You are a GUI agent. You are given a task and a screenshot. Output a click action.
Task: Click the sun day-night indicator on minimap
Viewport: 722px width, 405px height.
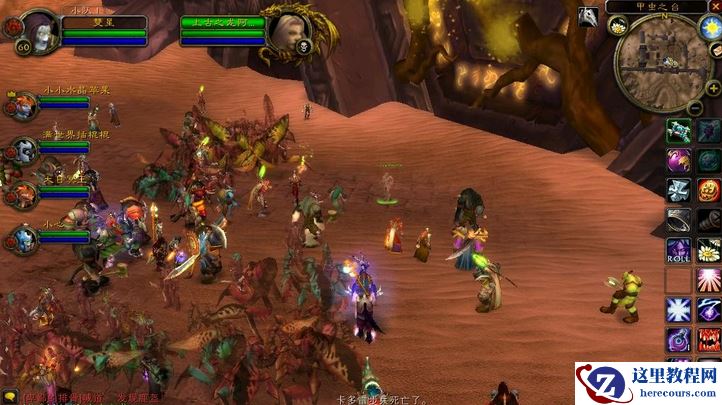pyautogui.click(x=712, y=25)
